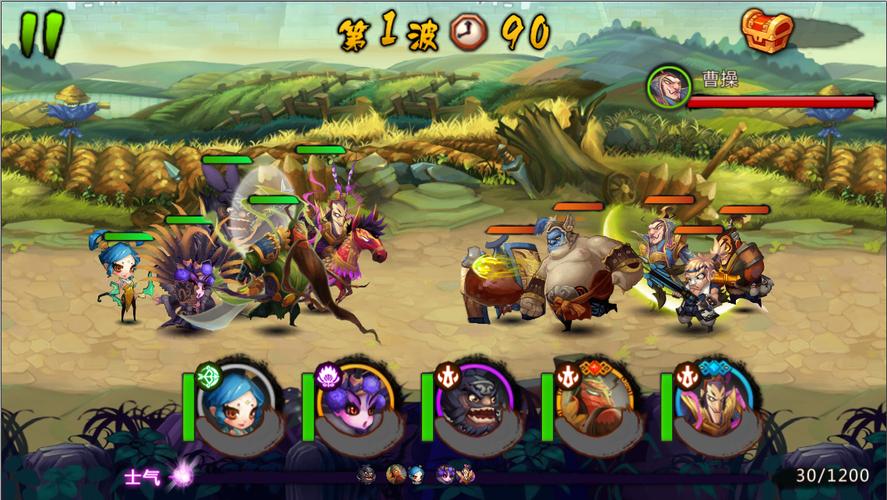Open the treasure chest reward icon
887x500 pixels.
[767, 31]
